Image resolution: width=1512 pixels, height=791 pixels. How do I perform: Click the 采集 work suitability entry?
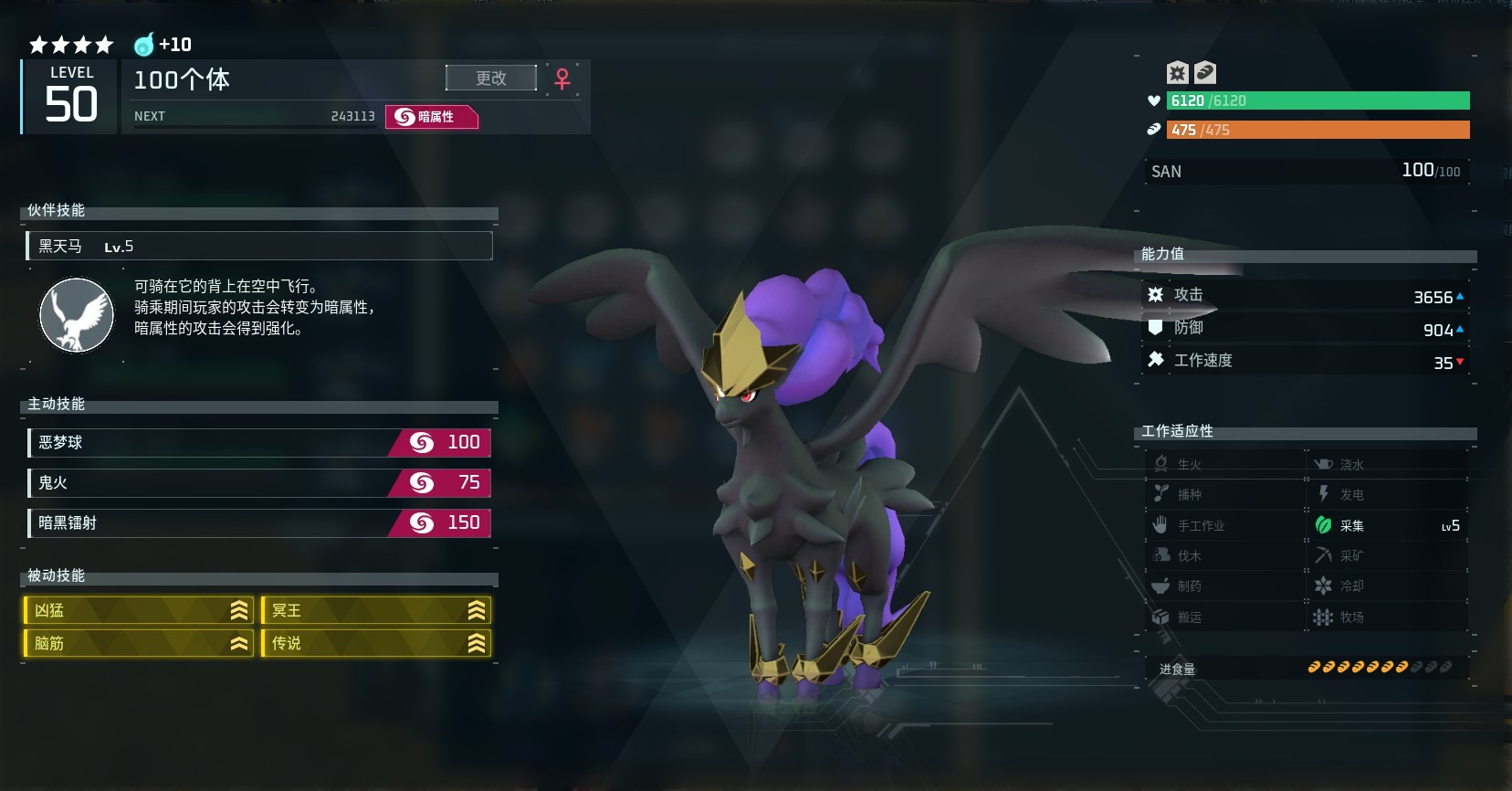coord(1386,525)
